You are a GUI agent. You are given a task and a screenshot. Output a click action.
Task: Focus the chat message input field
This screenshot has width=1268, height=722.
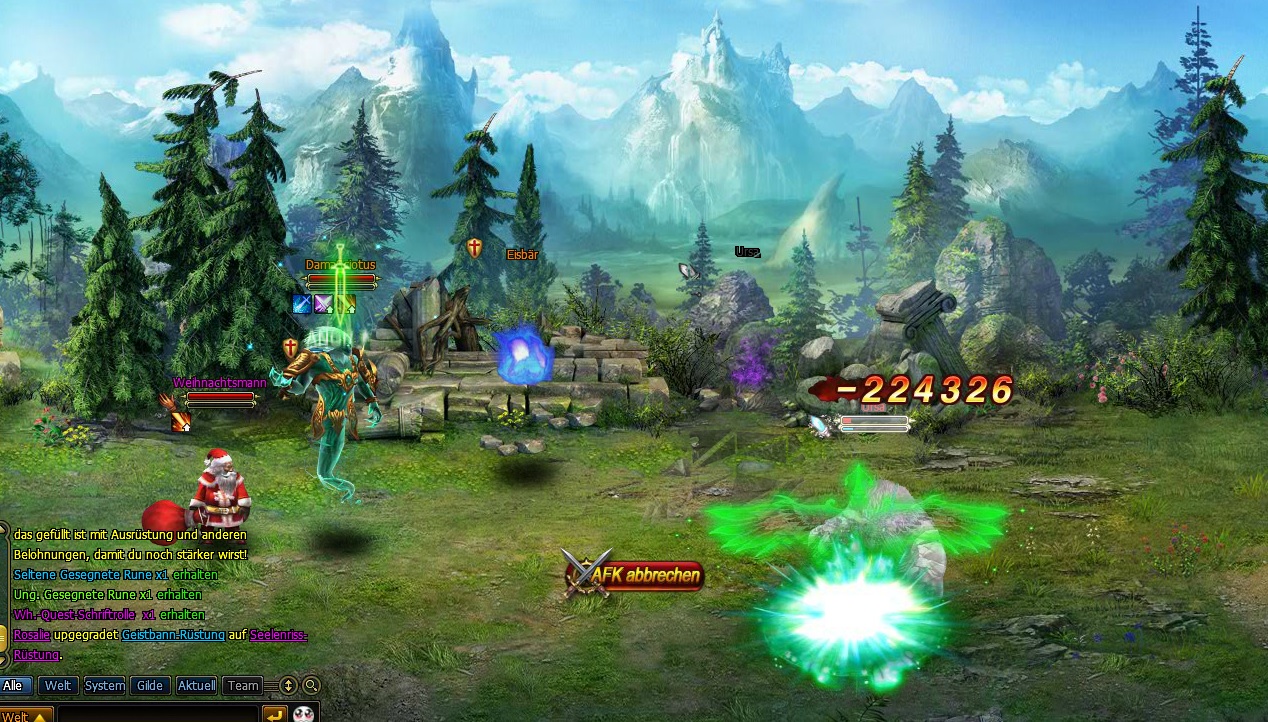158,715
